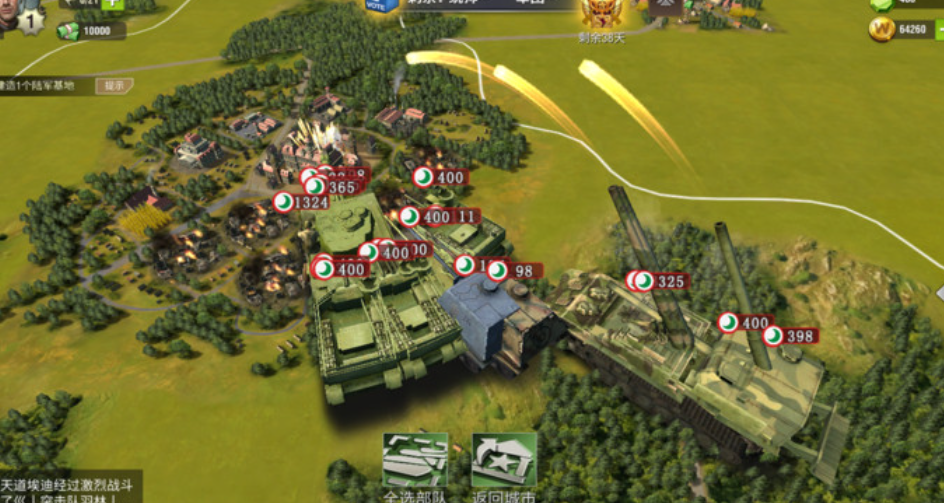Click the 提示 hint button
The image size is (944, 503).
[114, 86]
